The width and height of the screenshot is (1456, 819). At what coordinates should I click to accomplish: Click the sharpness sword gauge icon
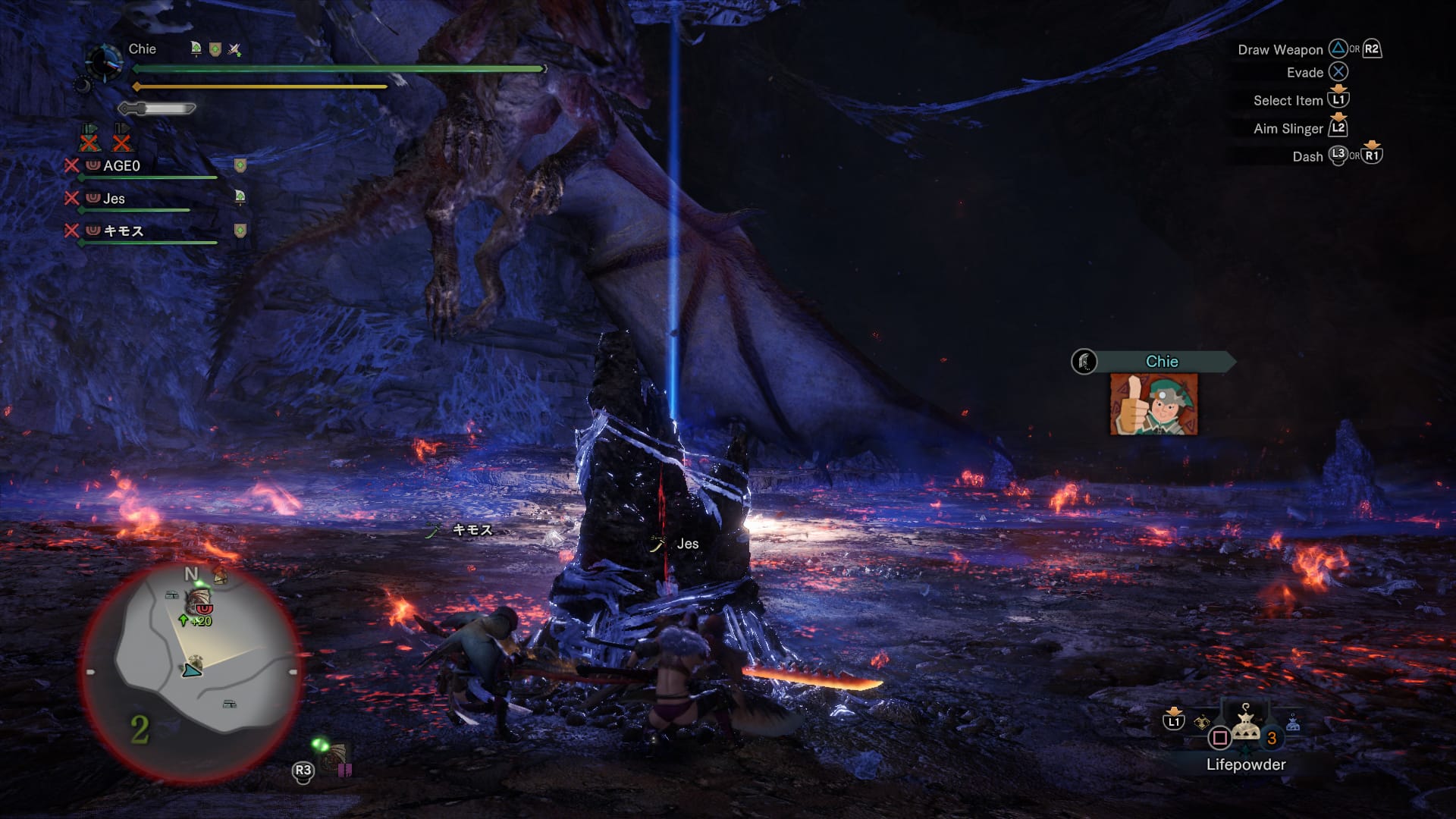coord(157,108)
